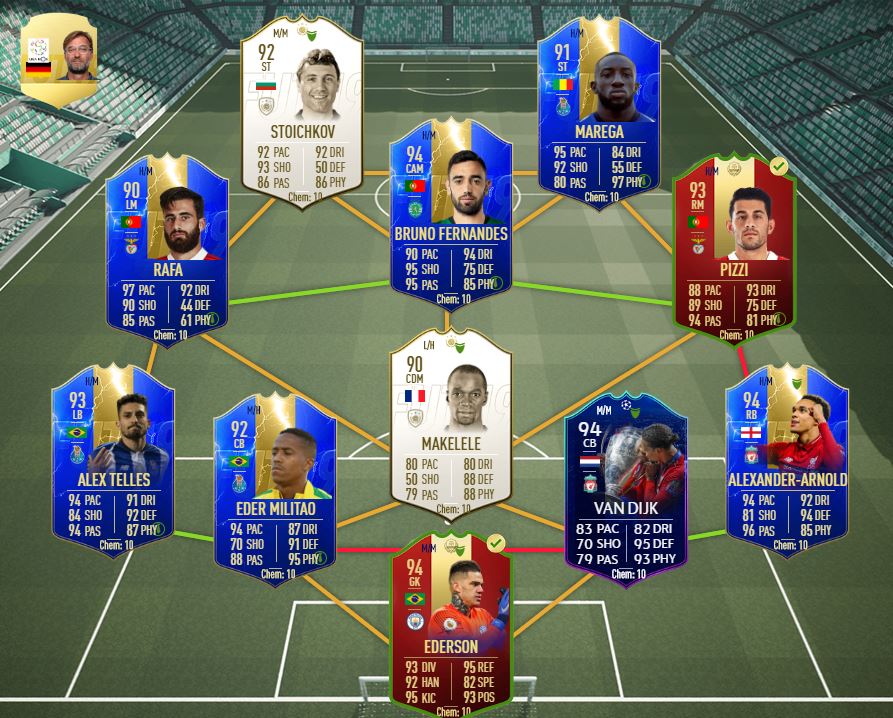The width and height of the screenshot is (893, 718).
Task: Open the manager card
Action: [x=60, y=56]
